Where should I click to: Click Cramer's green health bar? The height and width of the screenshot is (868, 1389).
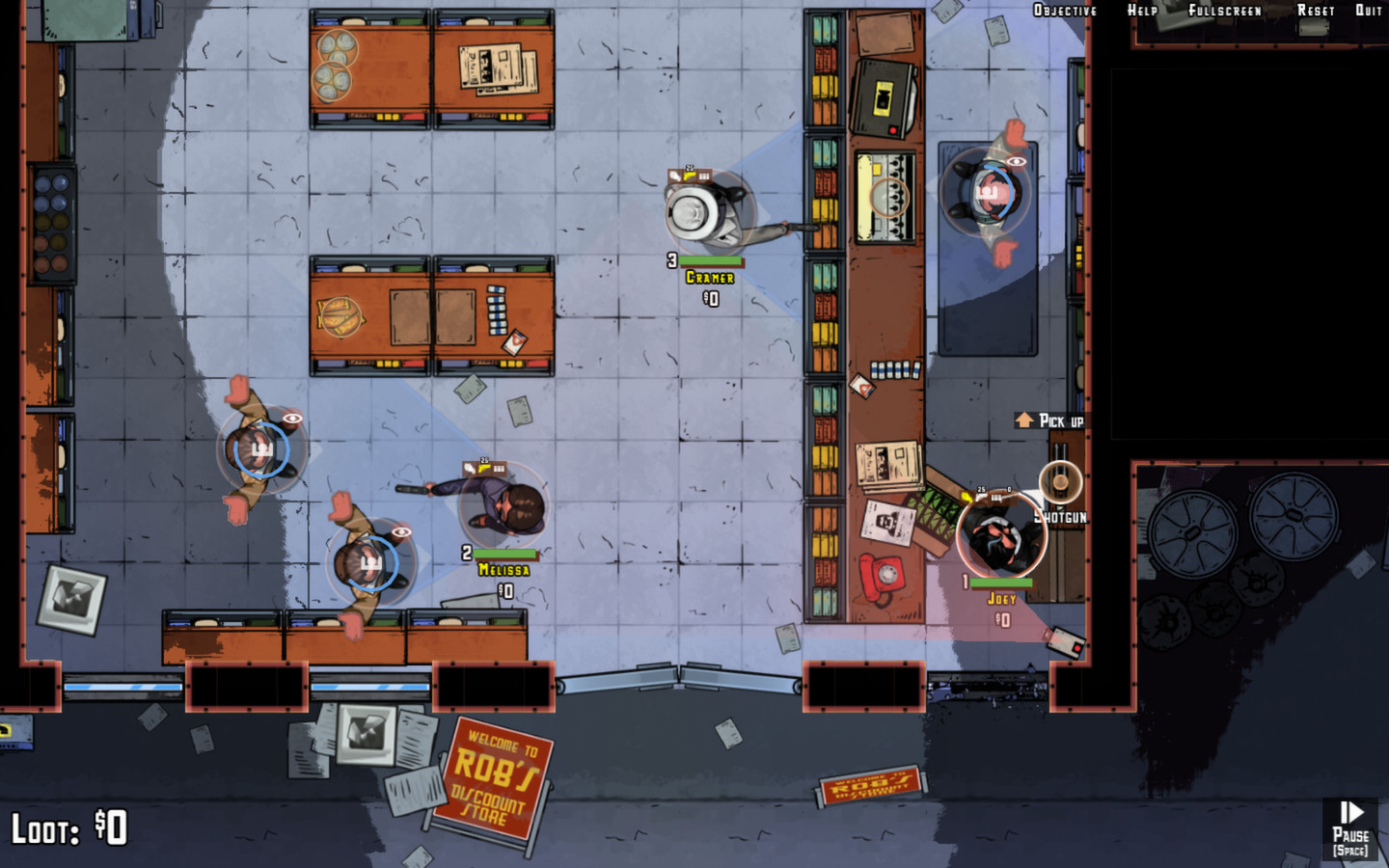[x=711, y=260]
